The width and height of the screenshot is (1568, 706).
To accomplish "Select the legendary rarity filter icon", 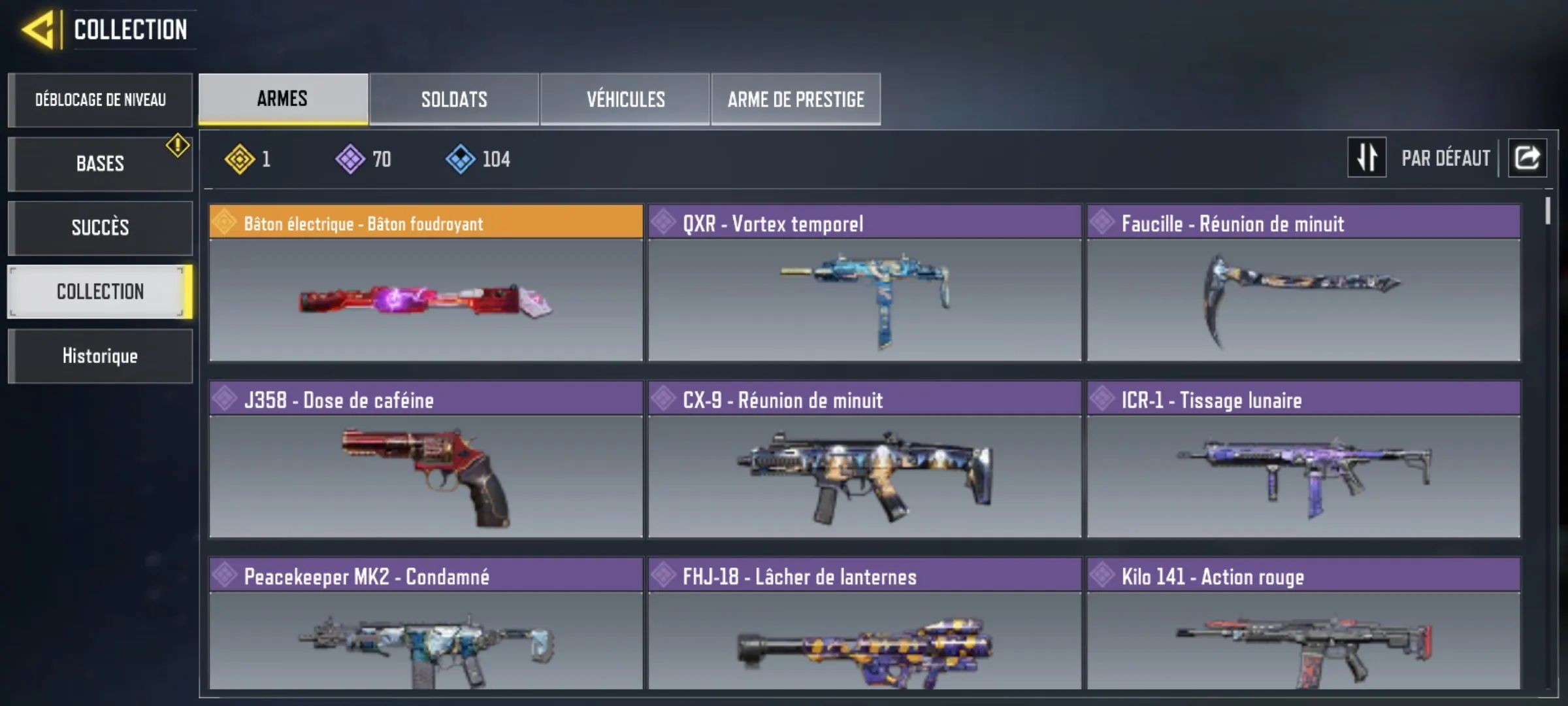I will pos(241,158).
